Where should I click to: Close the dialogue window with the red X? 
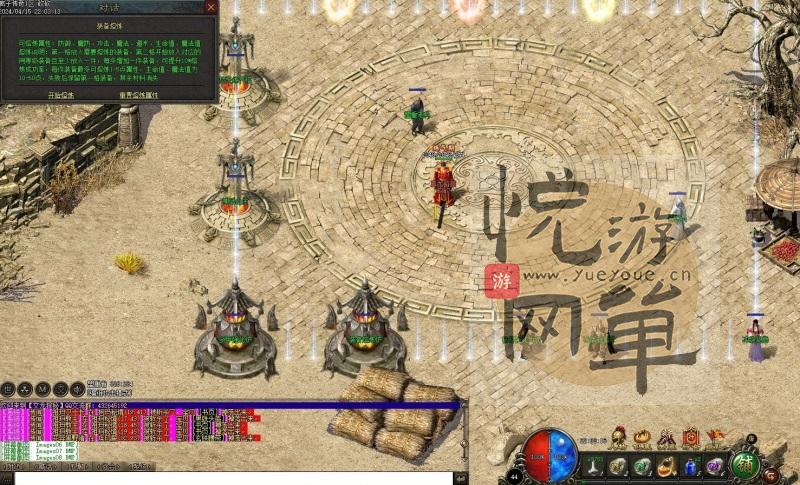coord(210,7)
